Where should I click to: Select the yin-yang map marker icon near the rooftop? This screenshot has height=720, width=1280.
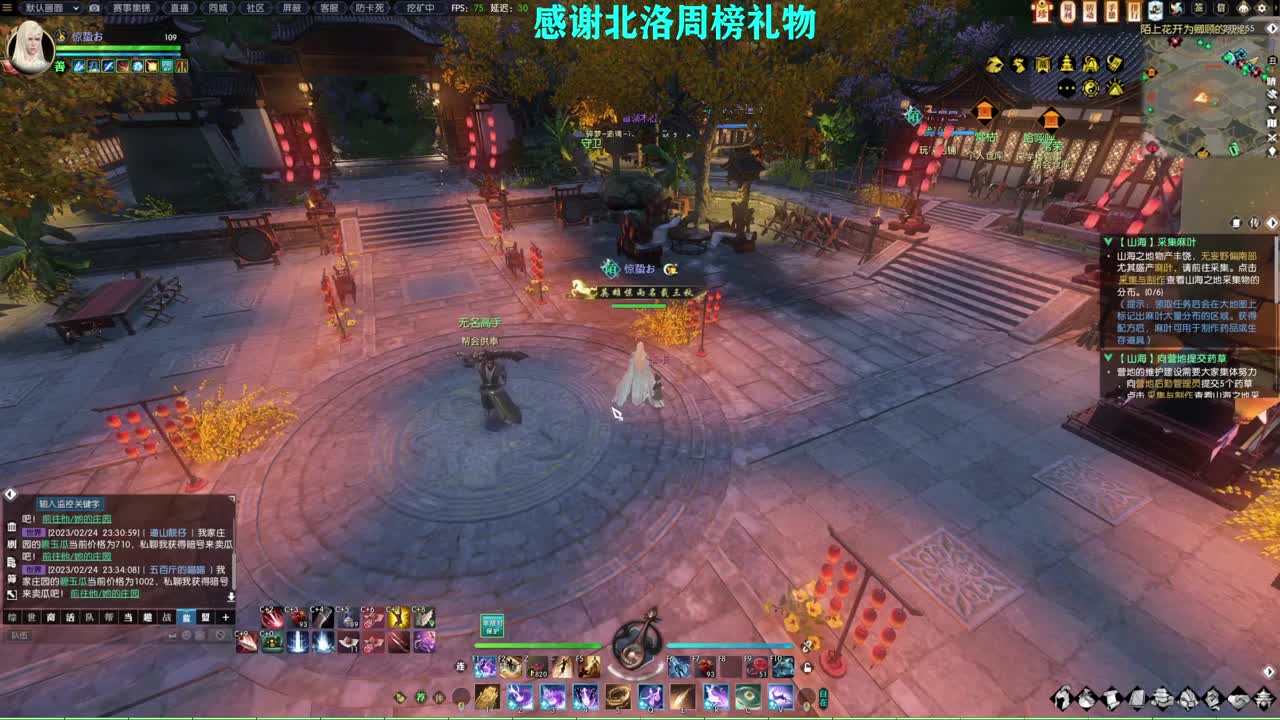(x=1090, y=88)
